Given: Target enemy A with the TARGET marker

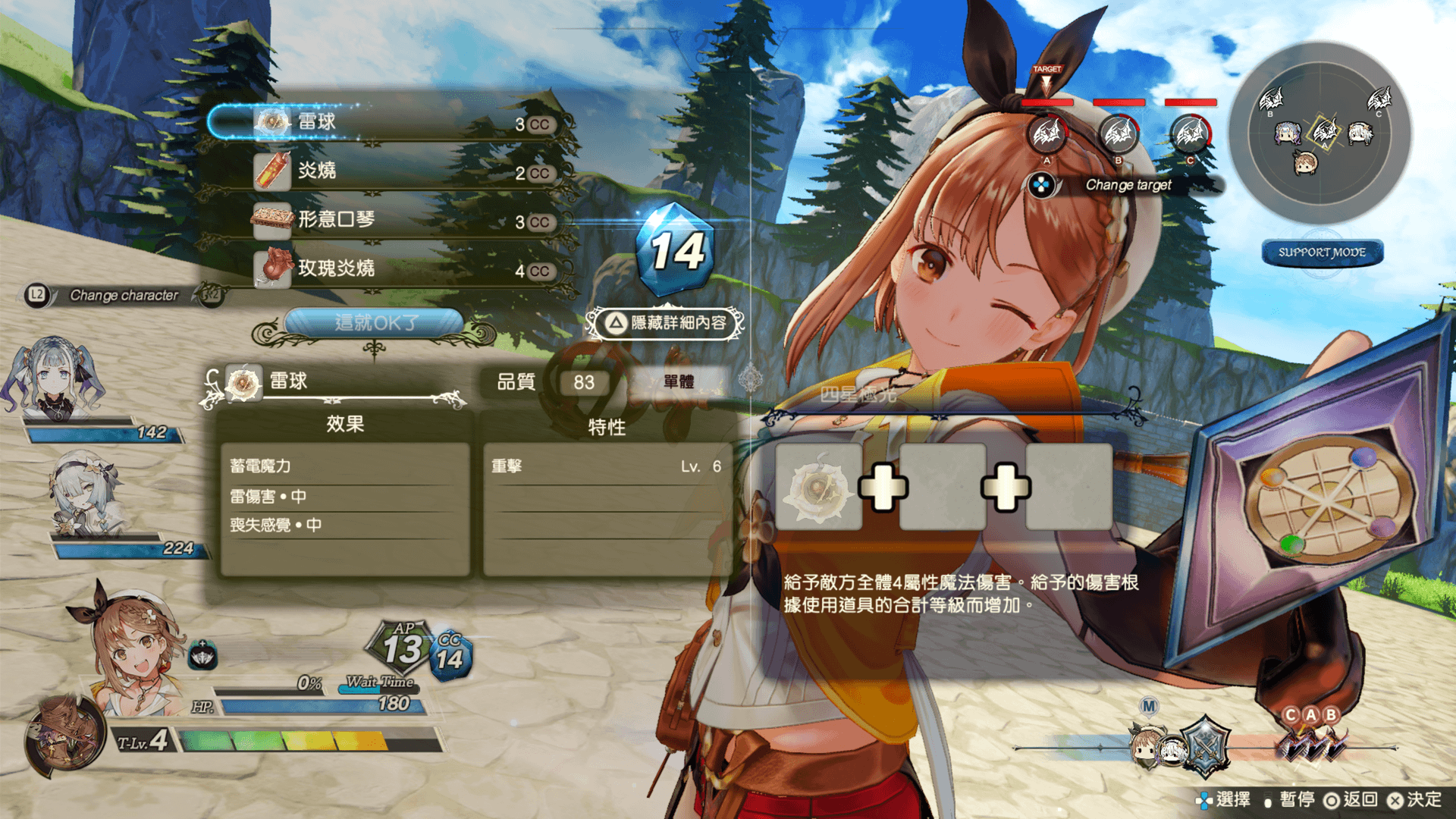Looking at the screenshot, I should (x=1046, y=134).
